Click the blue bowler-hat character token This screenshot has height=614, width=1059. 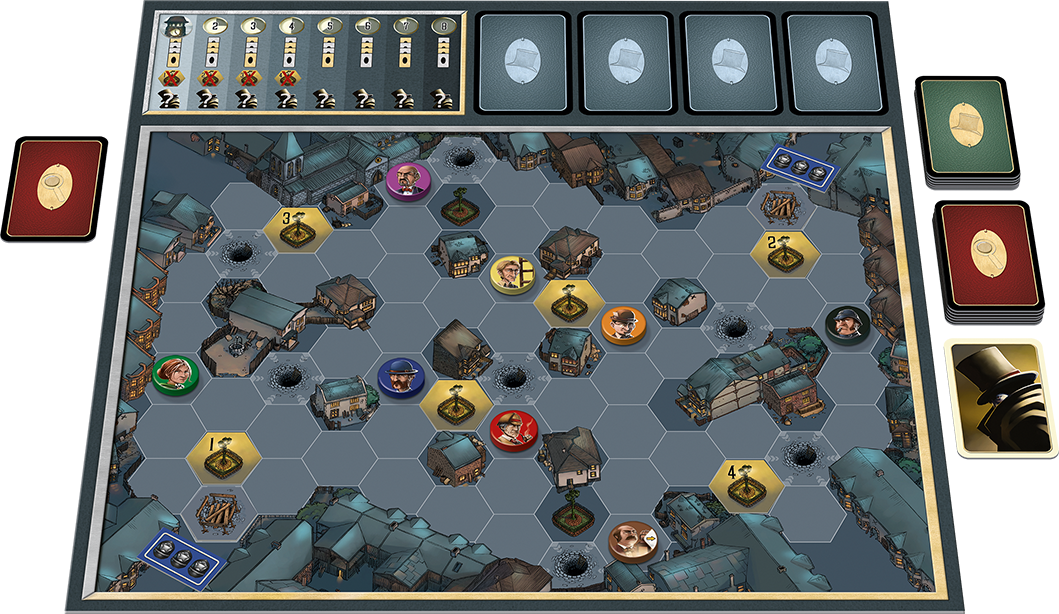coord(401,375)
